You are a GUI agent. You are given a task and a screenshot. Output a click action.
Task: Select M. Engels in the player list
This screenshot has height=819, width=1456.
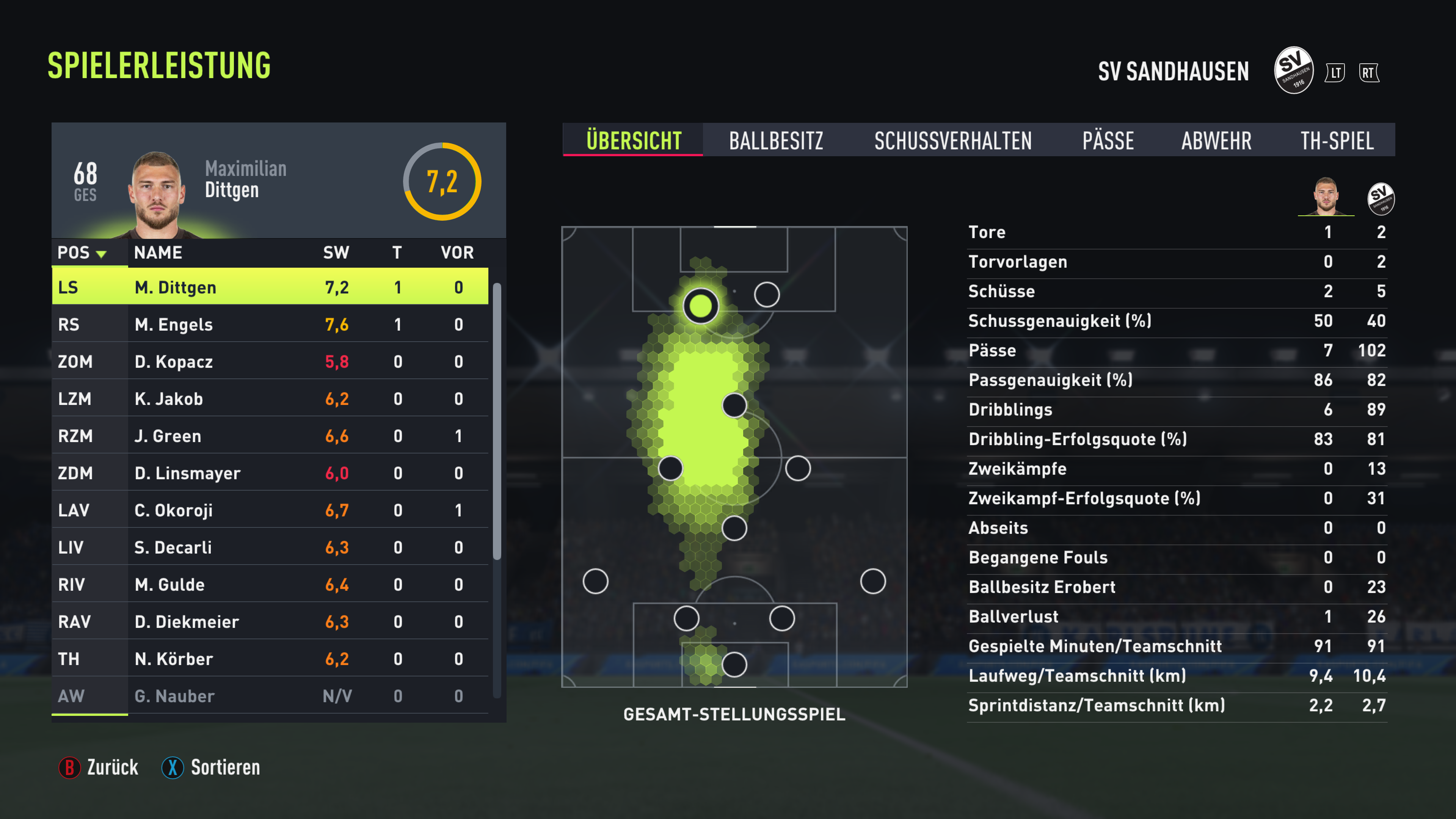tap(270, 325)
